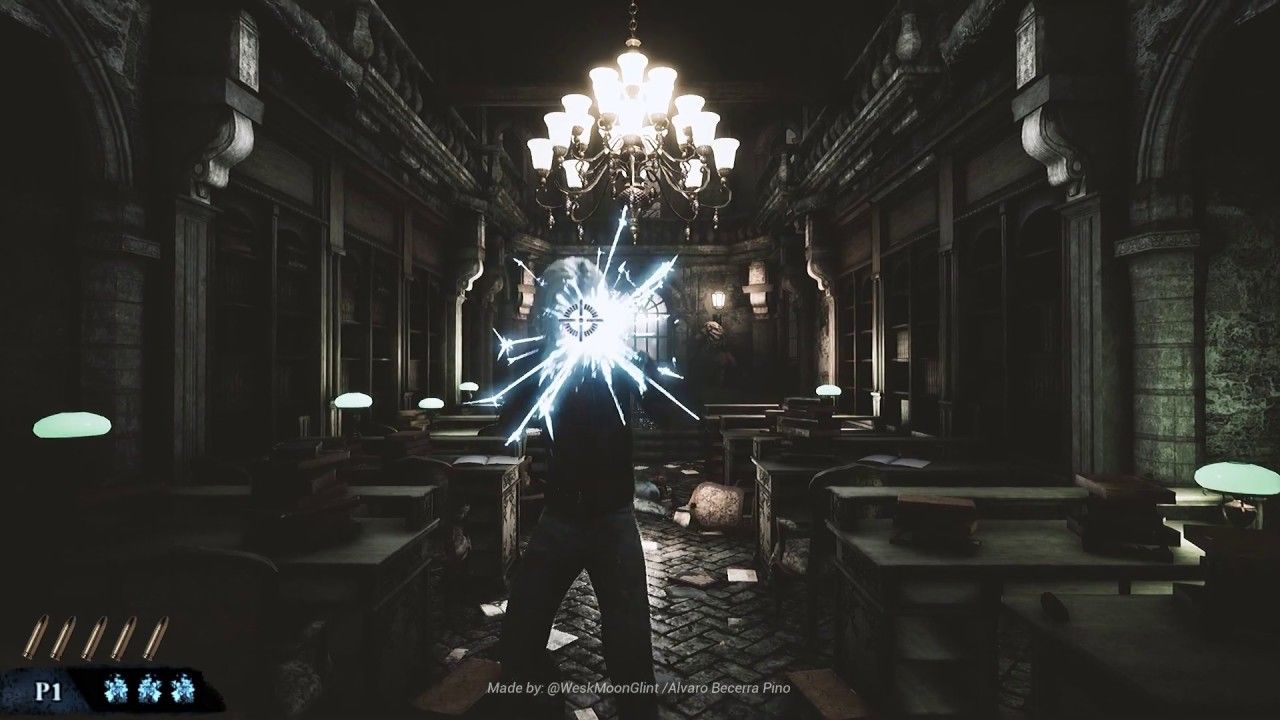1280x720 pixels.
Task: Click the crosshair reticle on screen
Action: (x=580, y=318)
